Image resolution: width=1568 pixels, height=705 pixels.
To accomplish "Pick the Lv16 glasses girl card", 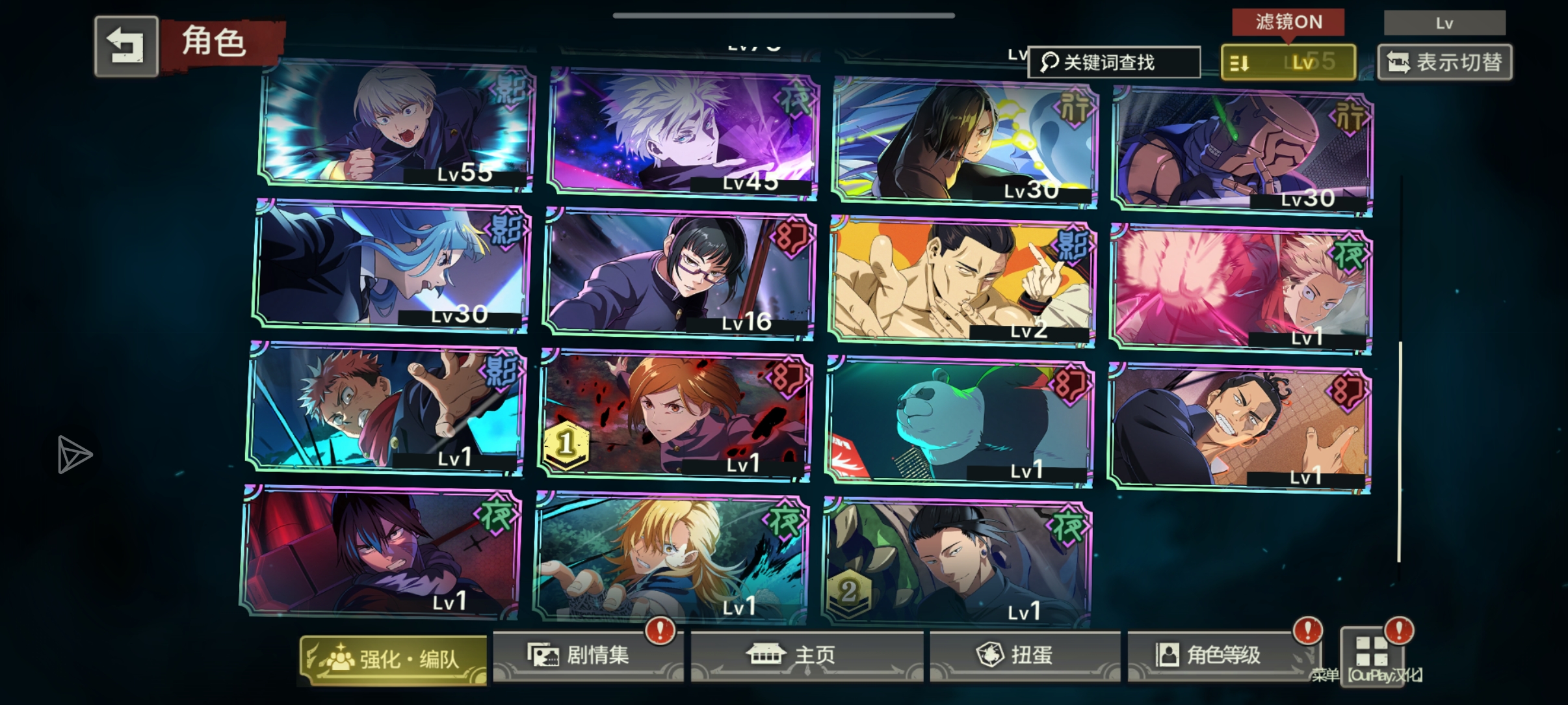I will tap(680, 273).
